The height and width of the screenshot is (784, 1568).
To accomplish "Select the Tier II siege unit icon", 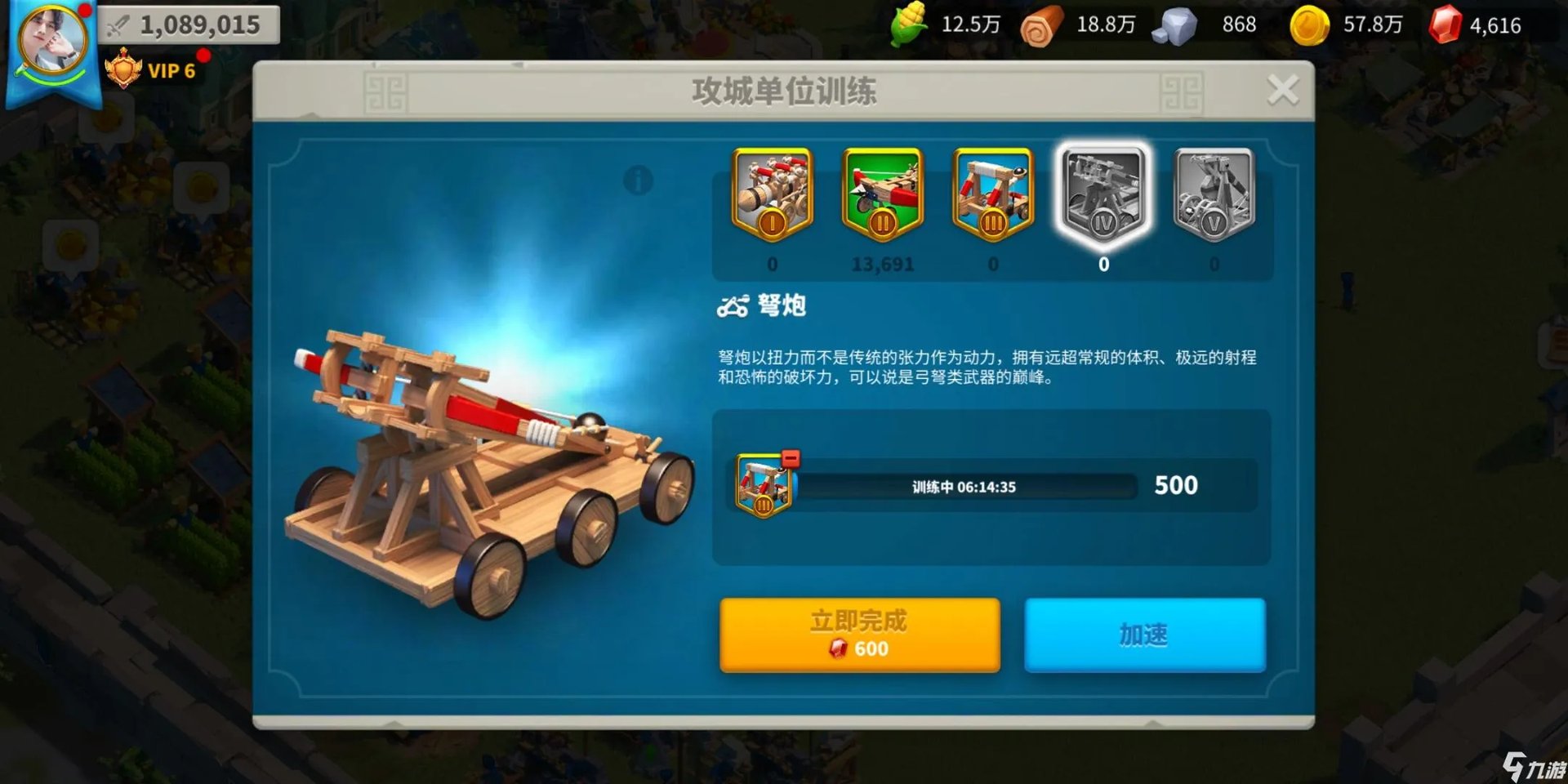I will [882, 196].
